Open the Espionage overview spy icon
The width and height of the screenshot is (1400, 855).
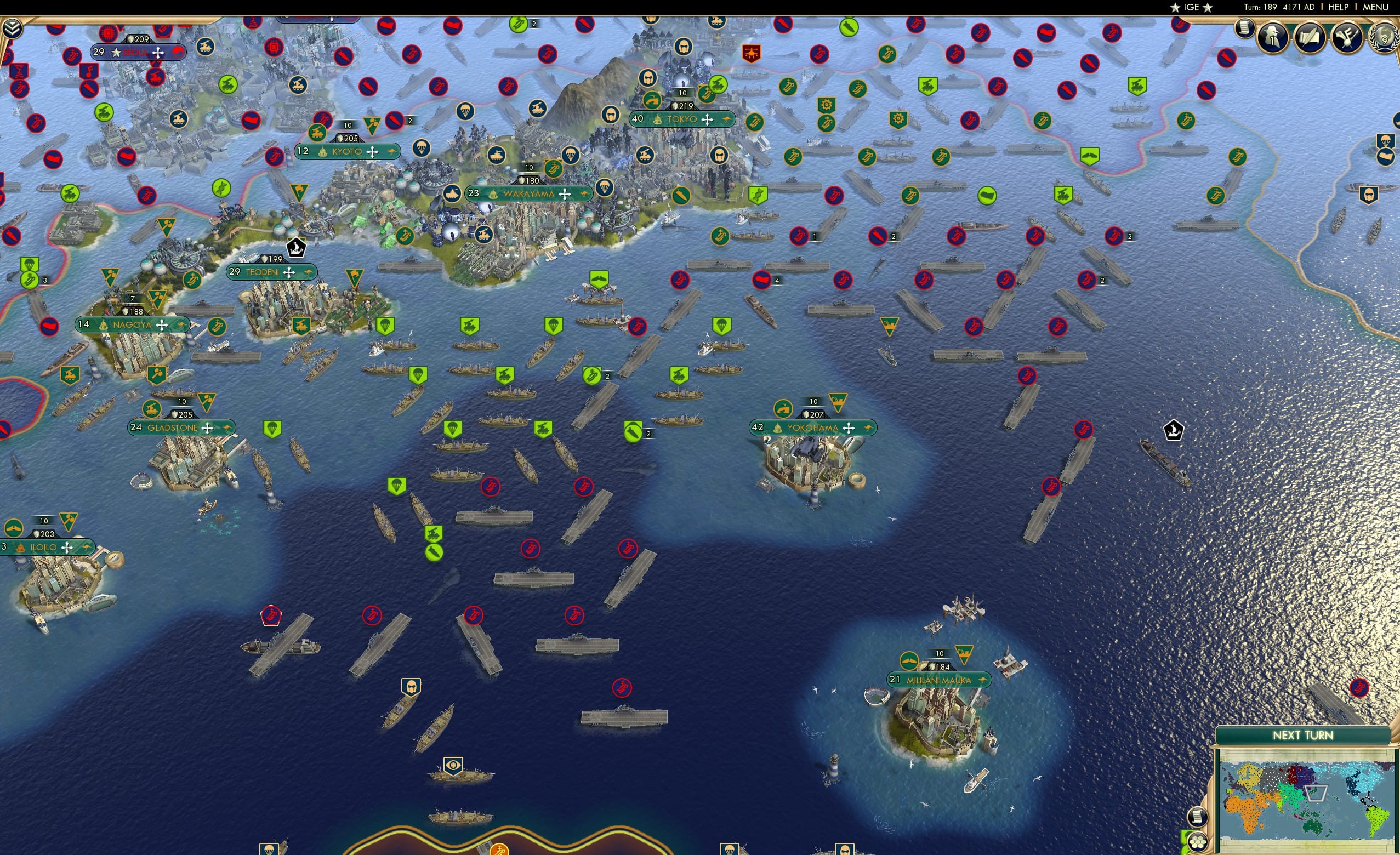pyautogui.click(x=1272, y=38)
